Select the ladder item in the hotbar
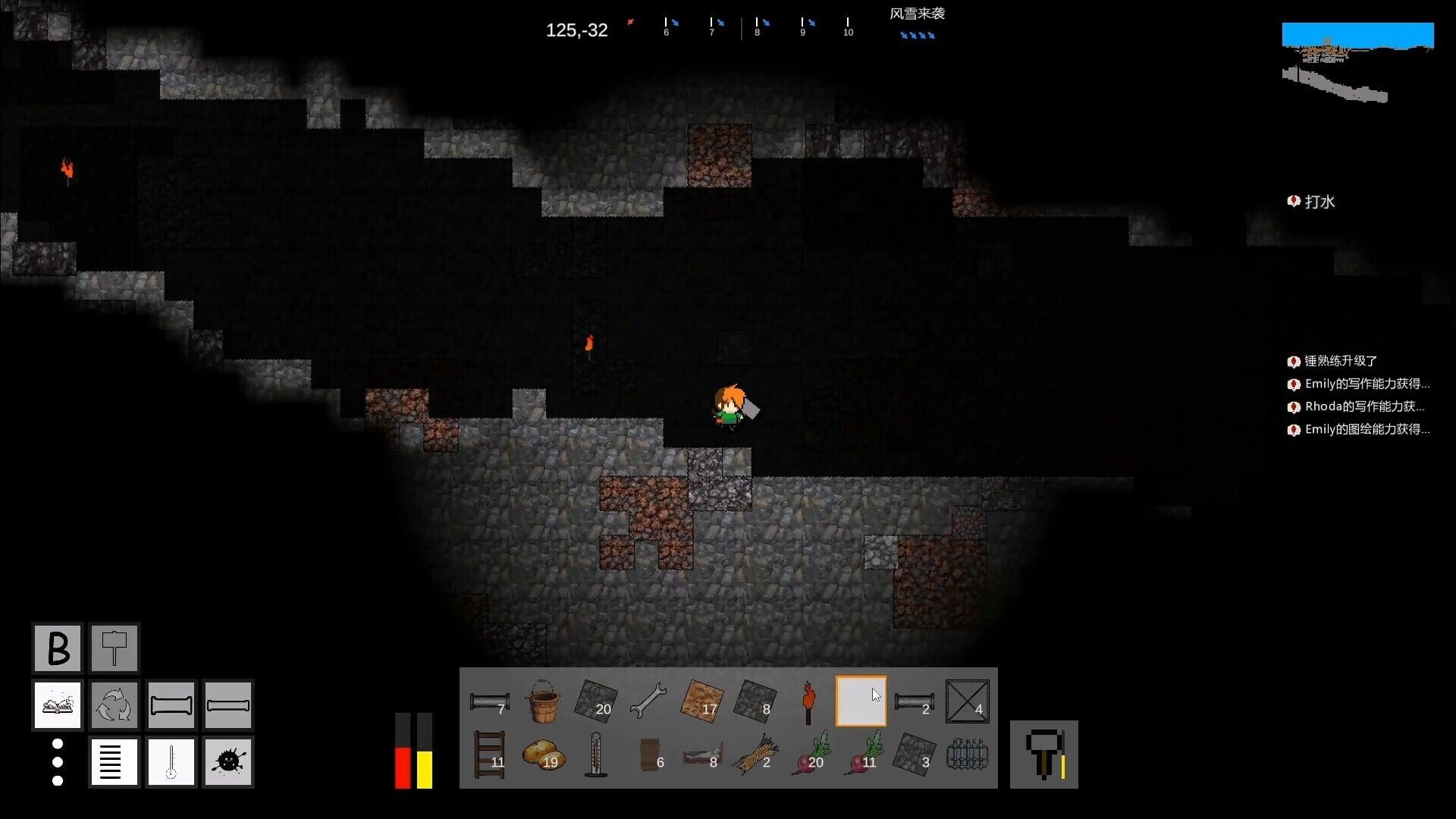 [x=491, y=755]
